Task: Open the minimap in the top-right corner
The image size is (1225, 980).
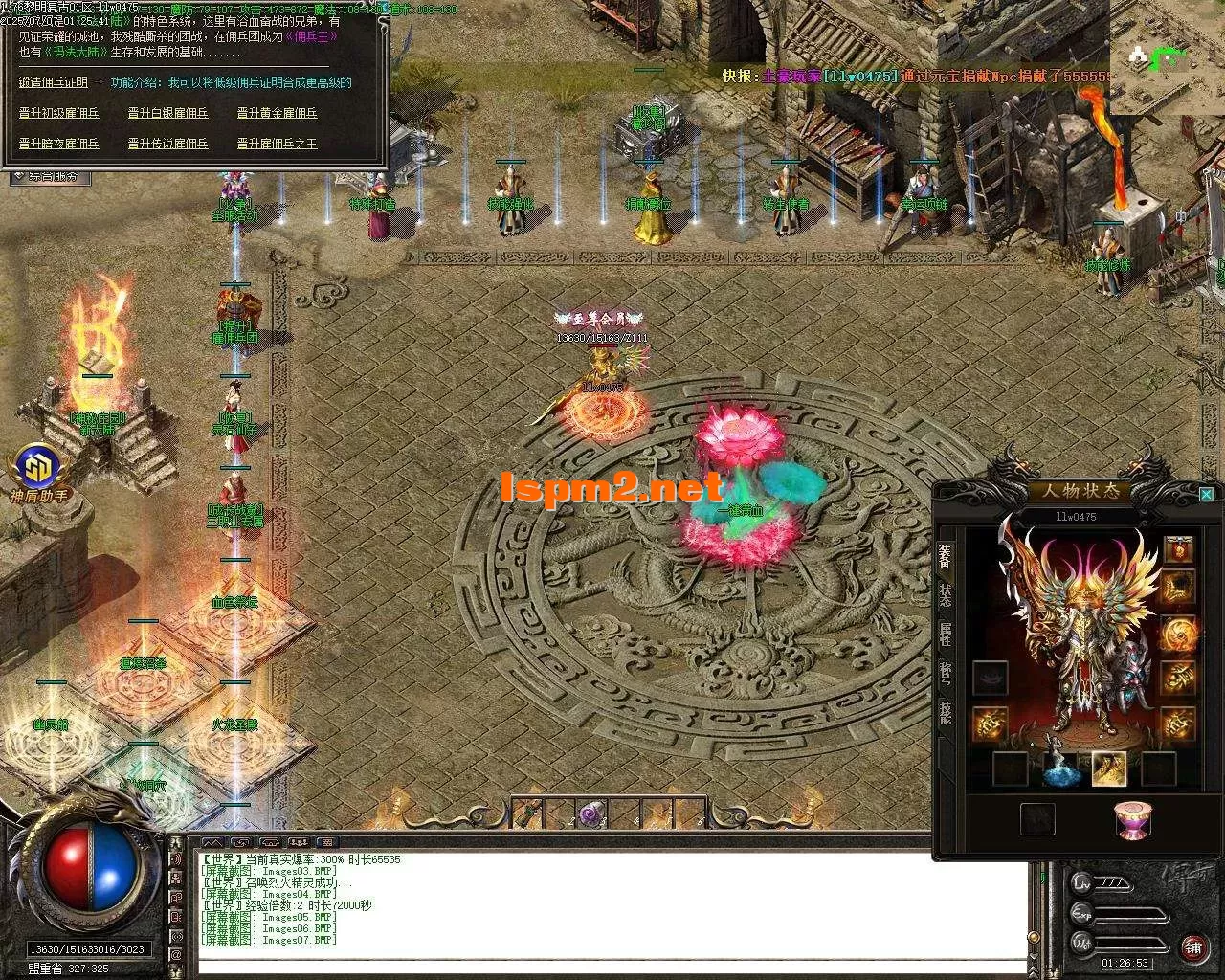Action: pos(1168,57)
